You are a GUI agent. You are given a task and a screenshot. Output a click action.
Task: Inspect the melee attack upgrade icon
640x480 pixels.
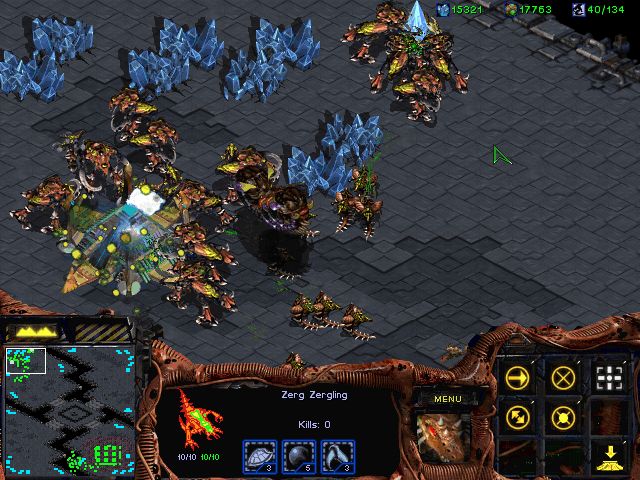tap(298, 455)
